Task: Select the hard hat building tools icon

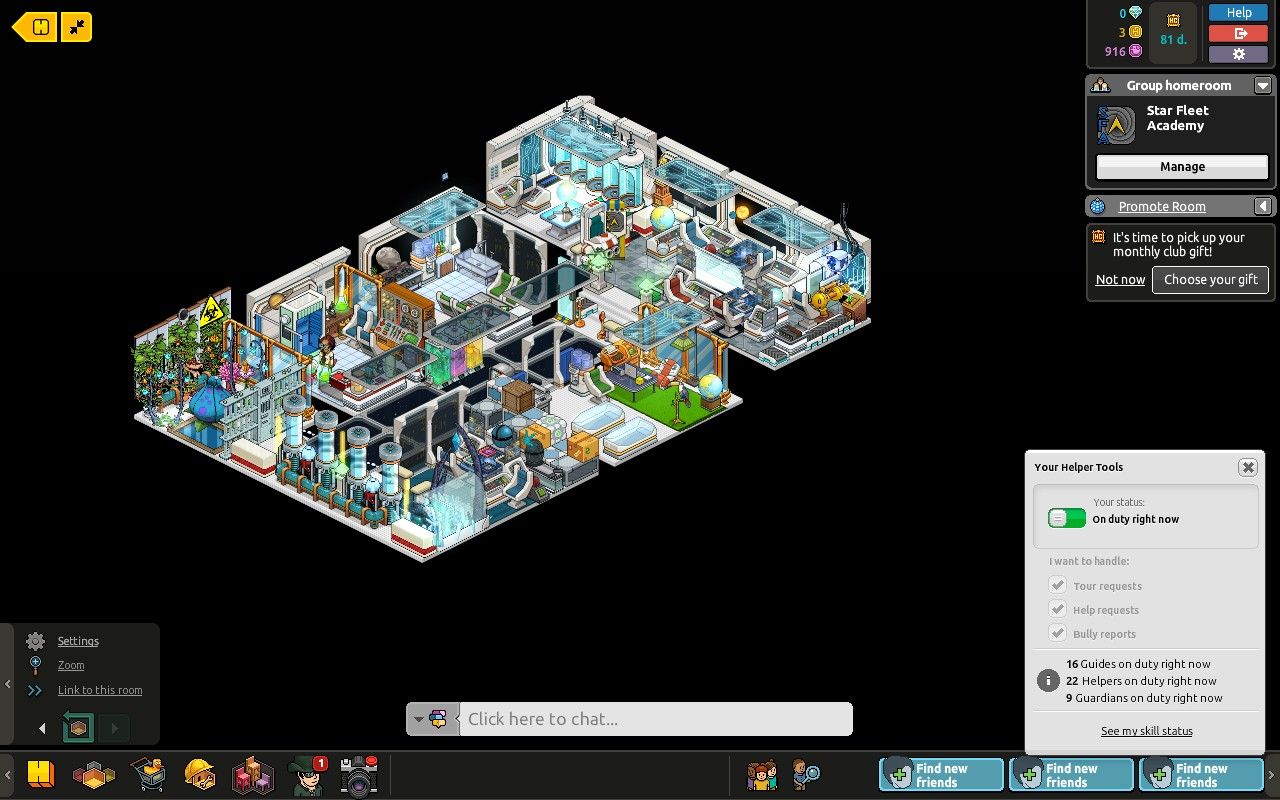Action: (x=200, y=774)
